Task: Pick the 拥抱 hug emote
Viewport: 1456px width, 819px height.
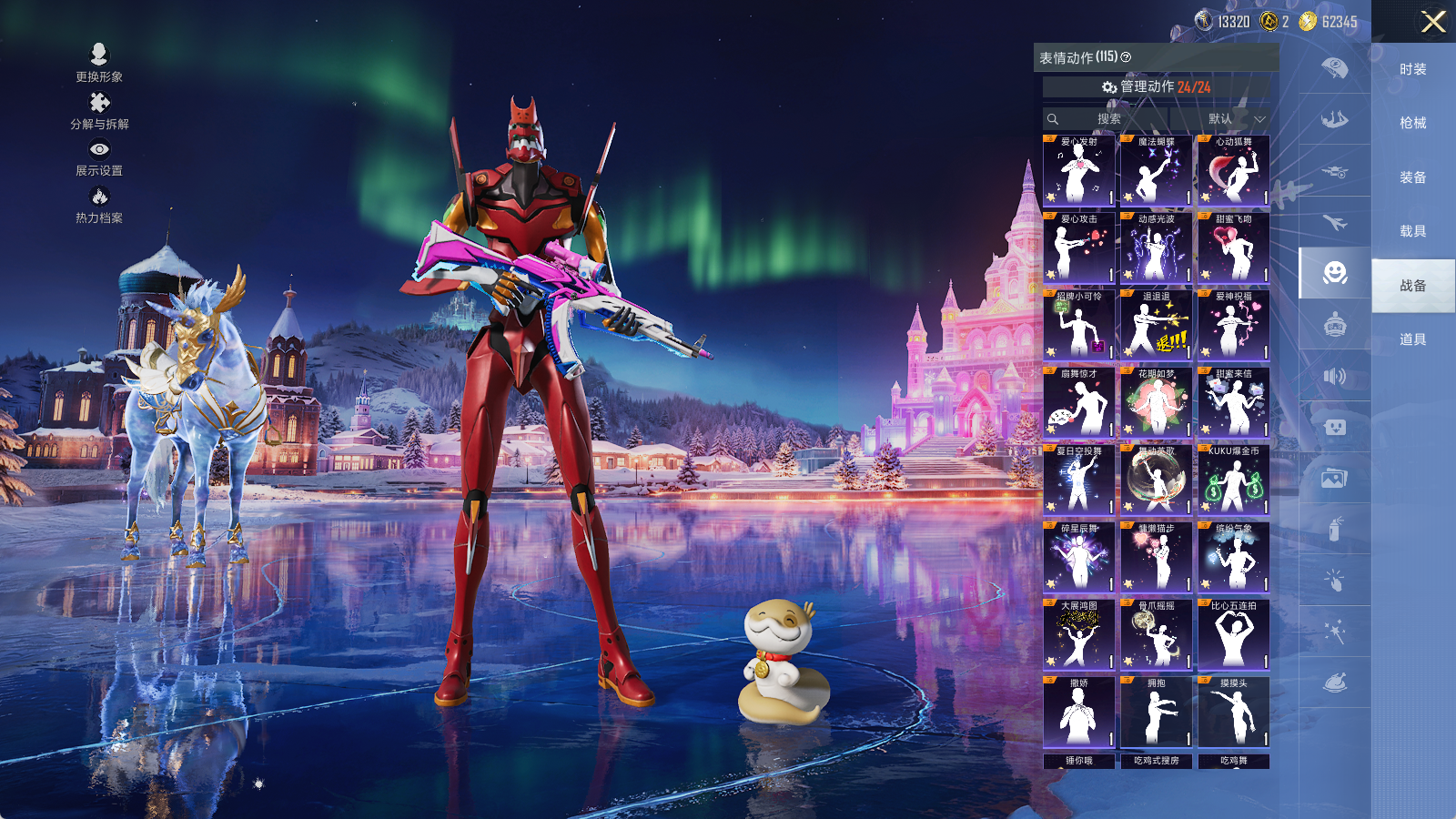Action: click(x=1156, y=713)
